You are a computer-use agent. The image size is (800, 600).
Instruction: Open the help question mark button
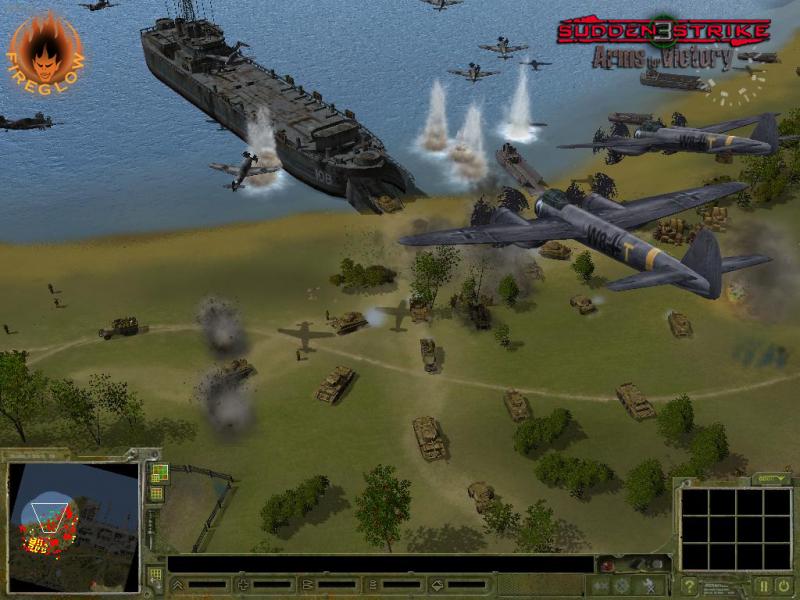click(x=689, y=586)
